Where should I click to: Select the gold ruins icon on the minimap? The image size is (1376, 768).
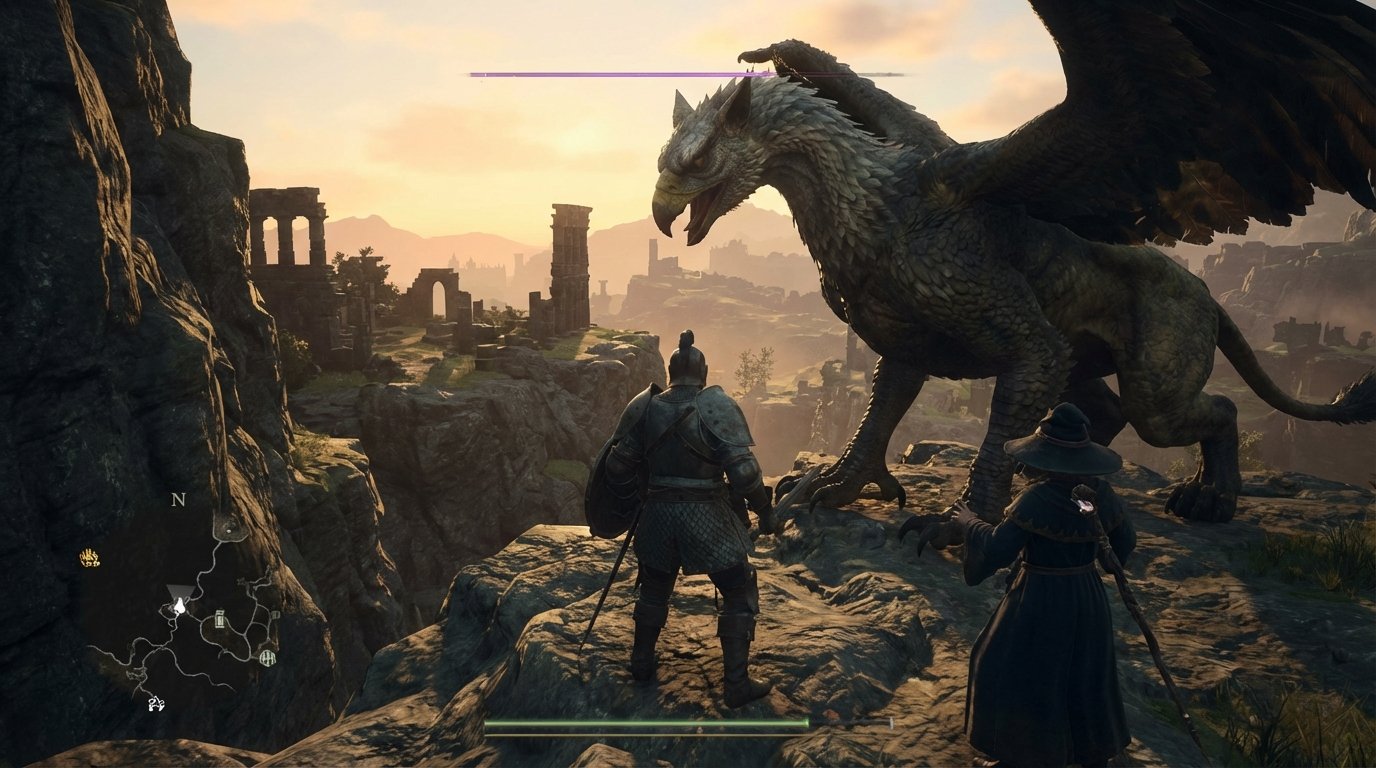(89, 558)
